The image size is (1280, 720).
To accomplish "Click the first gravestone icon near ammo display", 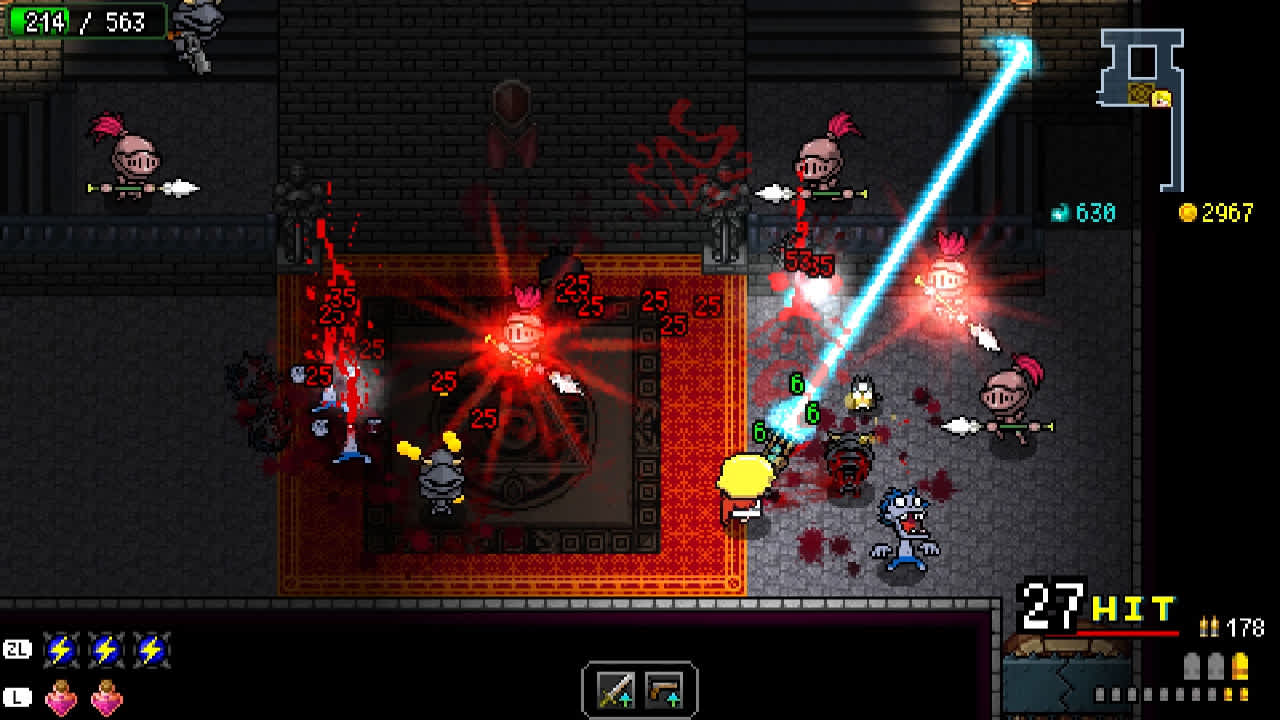I will point(1192,666).
